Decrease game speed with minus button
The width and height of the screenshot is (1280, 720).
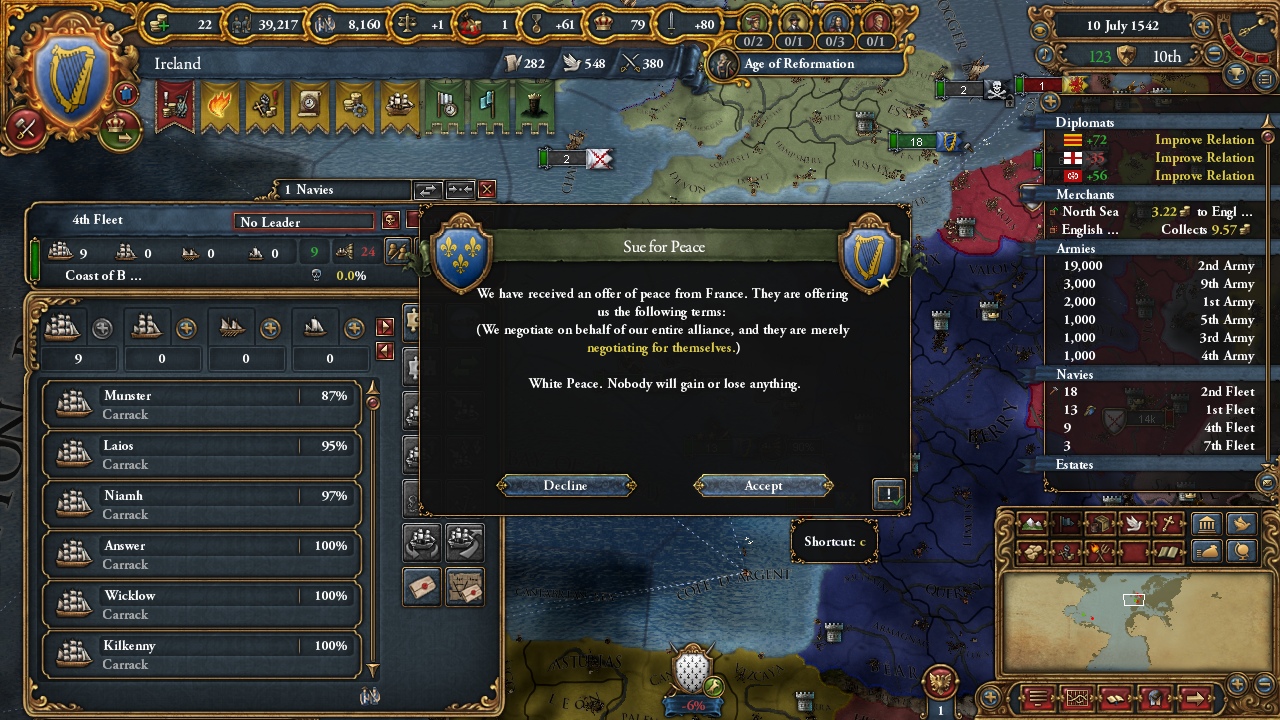coord(1214,56)
